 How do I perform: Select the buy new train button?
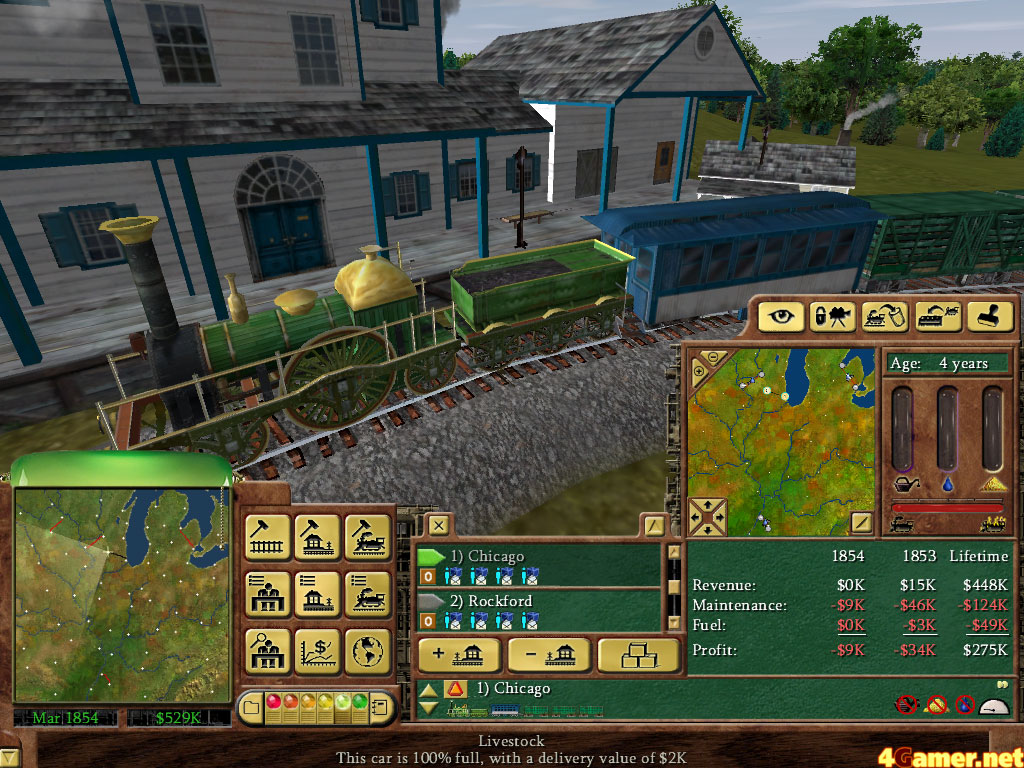367,537
